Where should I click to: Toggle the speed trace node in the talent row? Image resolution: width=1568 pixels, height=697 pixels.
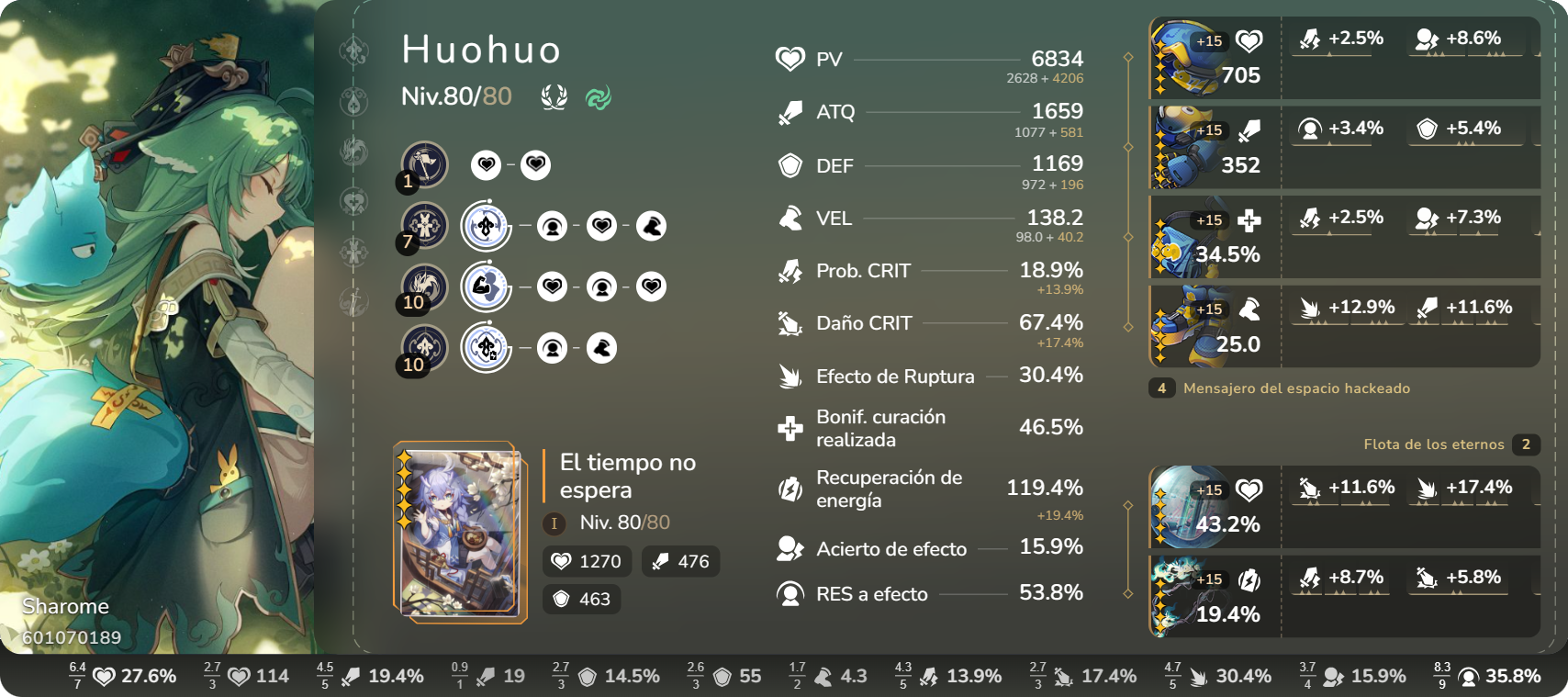point(601,348)
